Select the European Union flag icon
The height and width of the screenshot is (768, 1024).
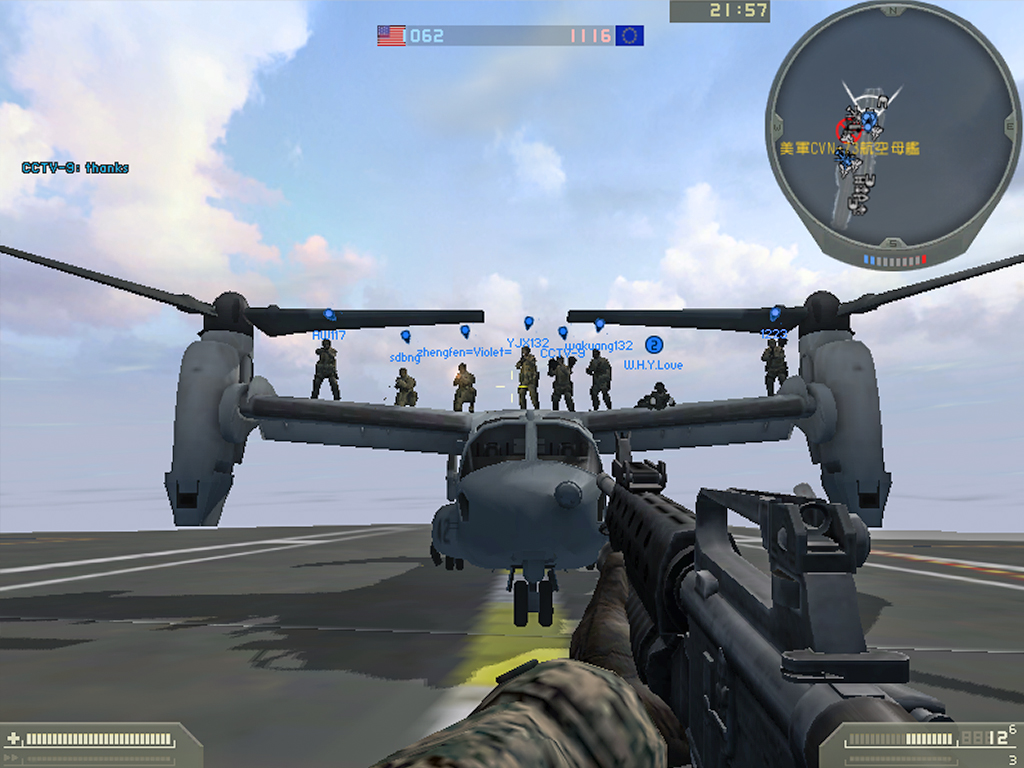pos(630,36)
